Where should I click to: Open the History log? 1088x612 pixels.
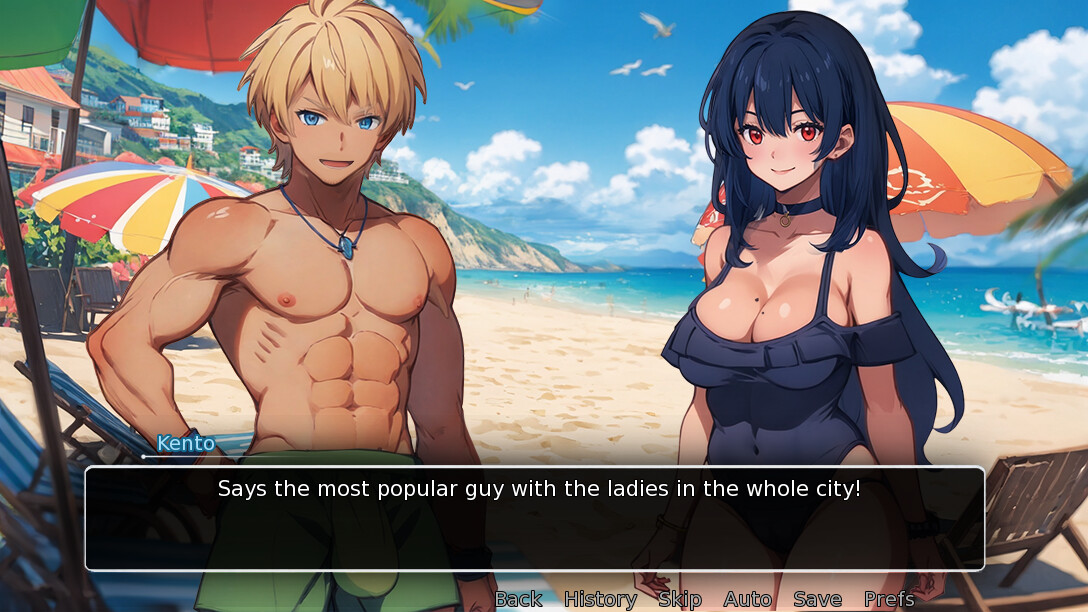click(600, 599)
